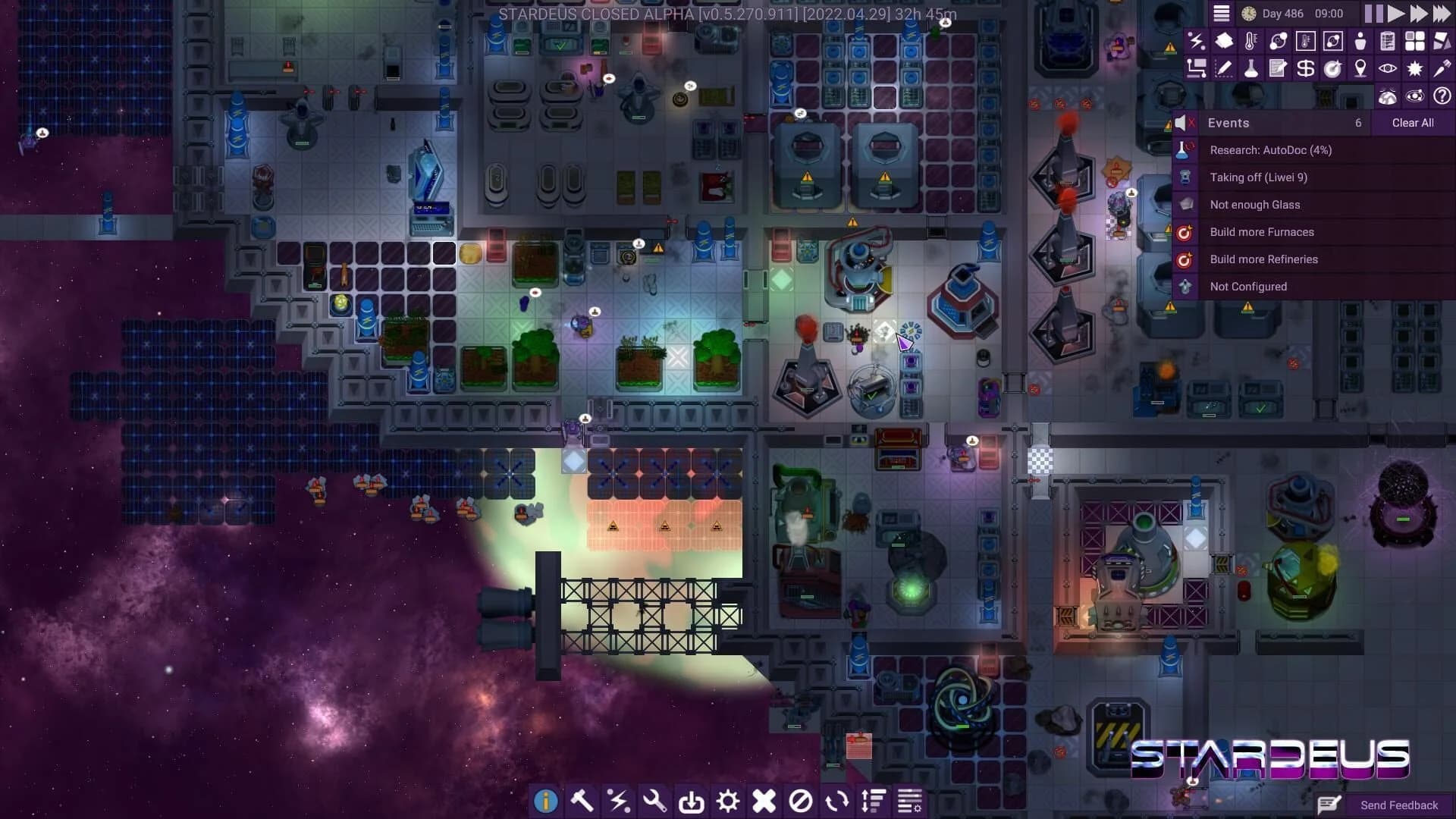Select the "Build more Furnaces" event
The height and width of the screenshot is (819, 1456).
point(1262,232)
